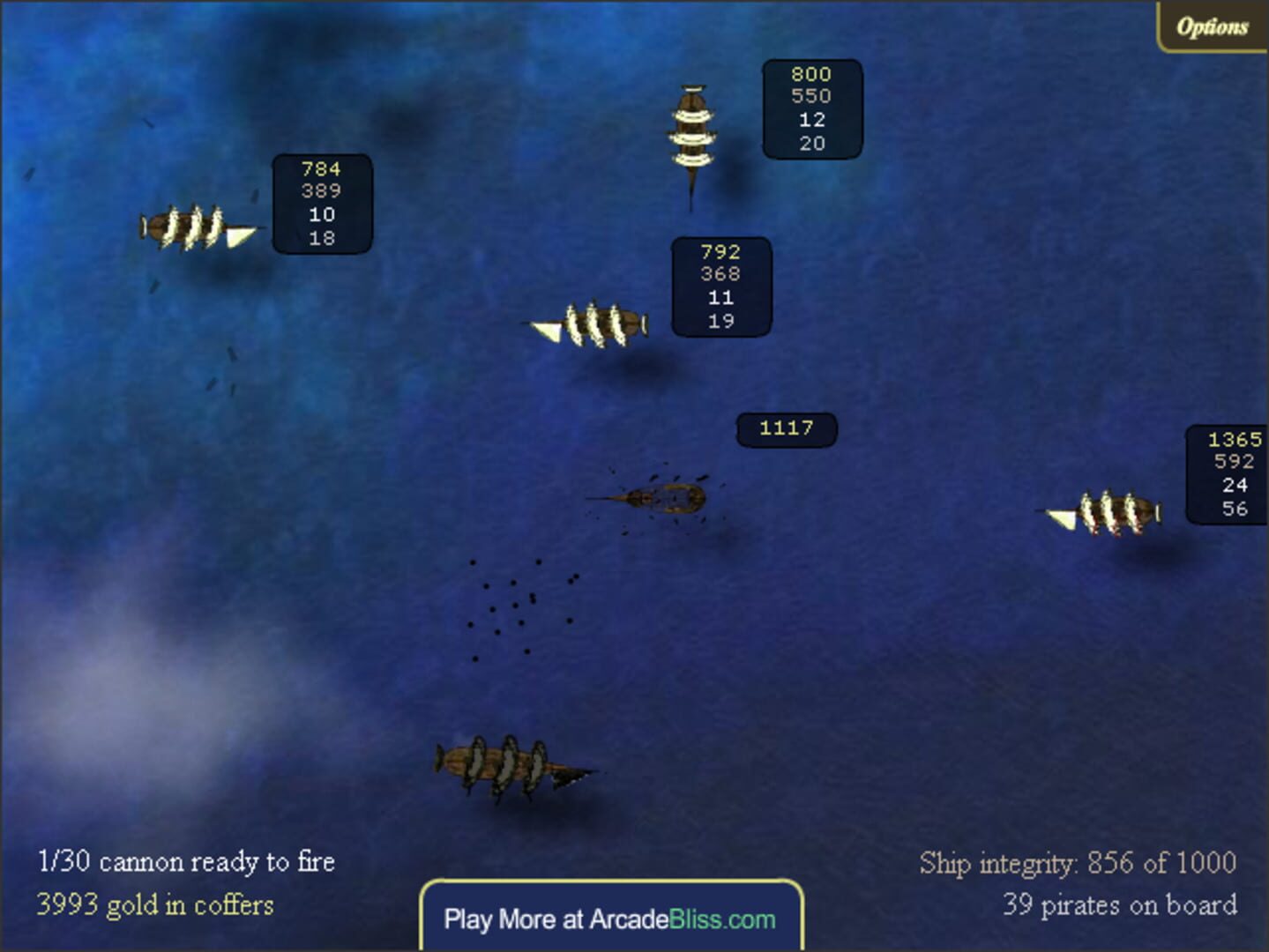Open the Options panel
1269x952 pixels.
click(1212, 26)
